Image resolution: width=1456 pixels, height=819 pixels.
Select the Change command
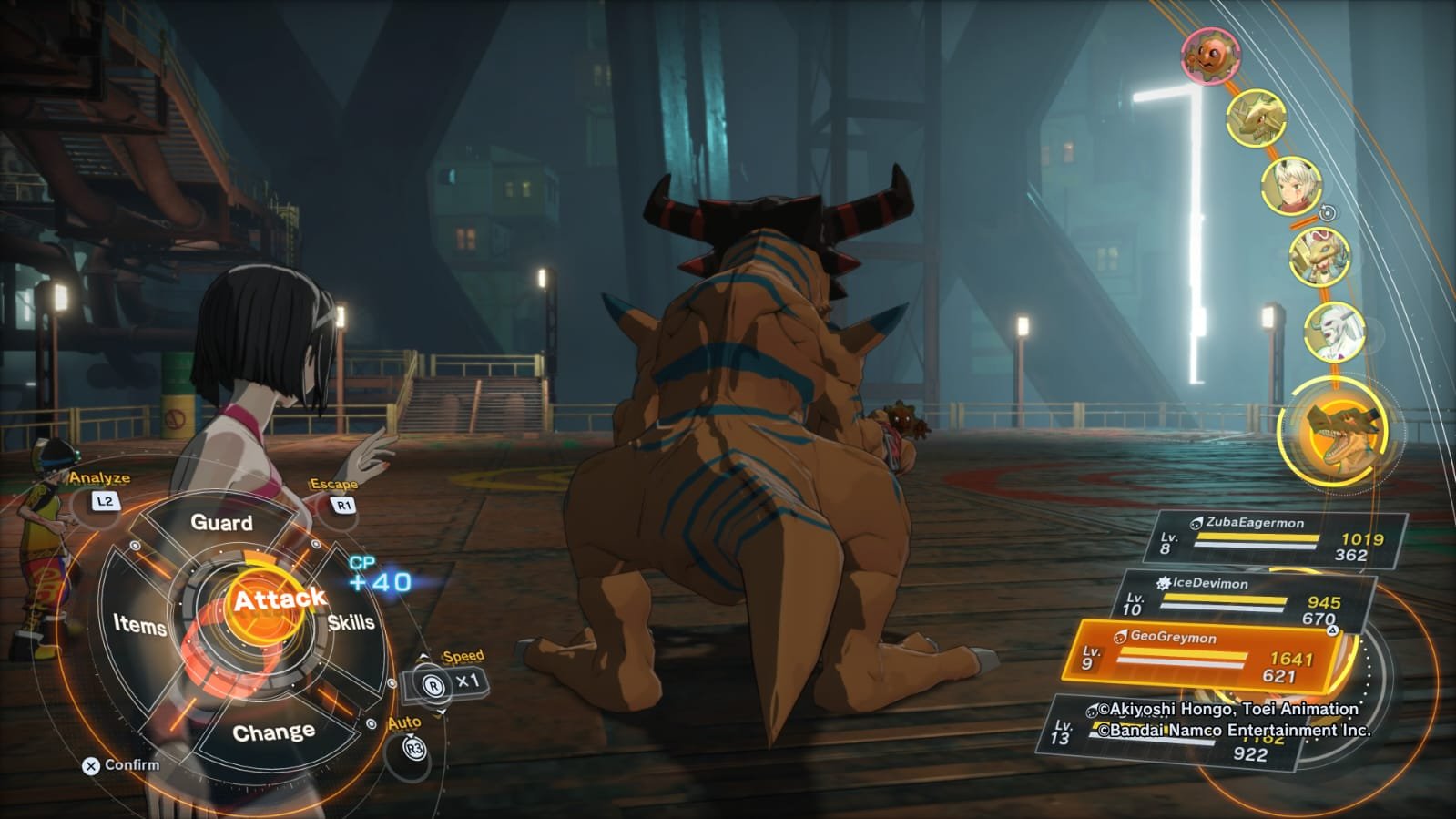(x=273, y=733)
